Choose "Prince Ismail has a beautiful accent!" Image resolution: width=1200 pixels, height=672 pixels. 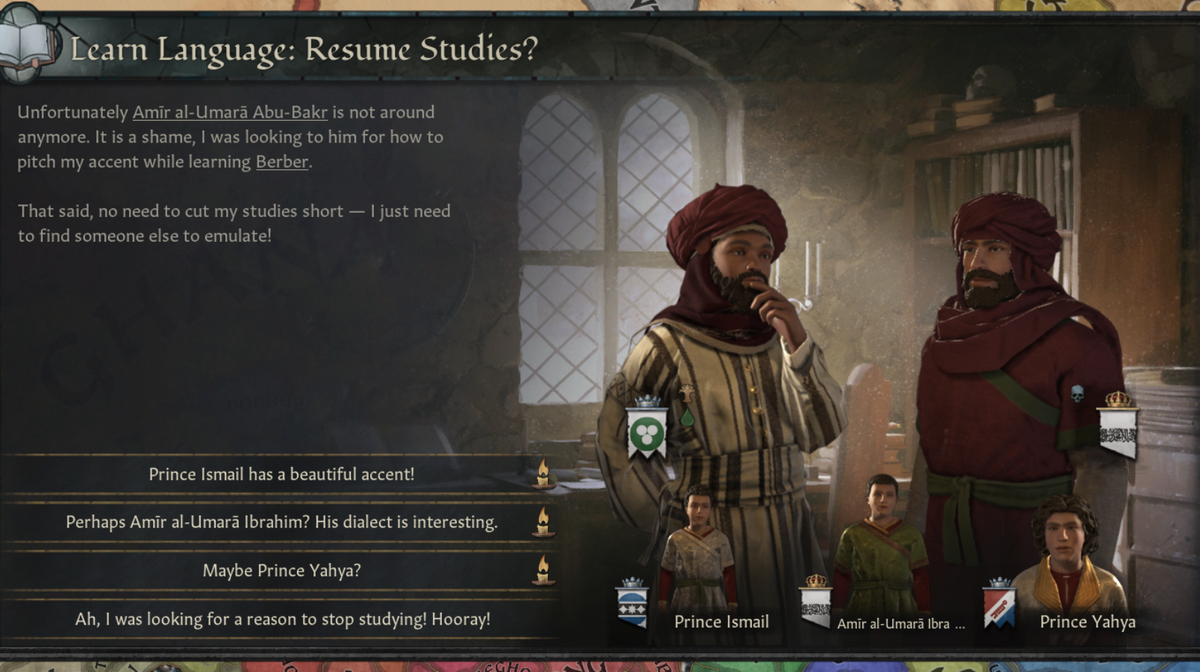[x=281, y=474]
